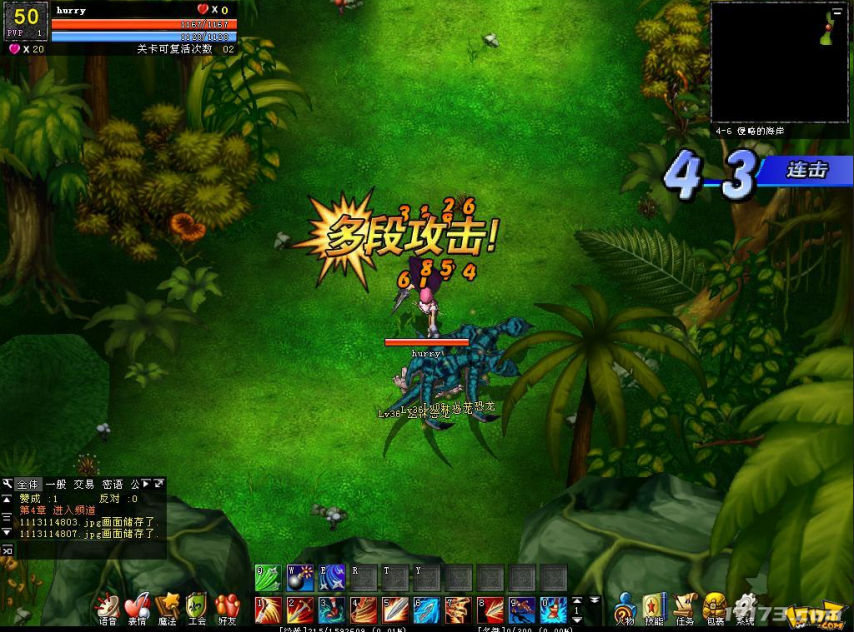Use the bomb skill in slot W
The width and height of the screenshot is (854, 632).
pos(300,578)
